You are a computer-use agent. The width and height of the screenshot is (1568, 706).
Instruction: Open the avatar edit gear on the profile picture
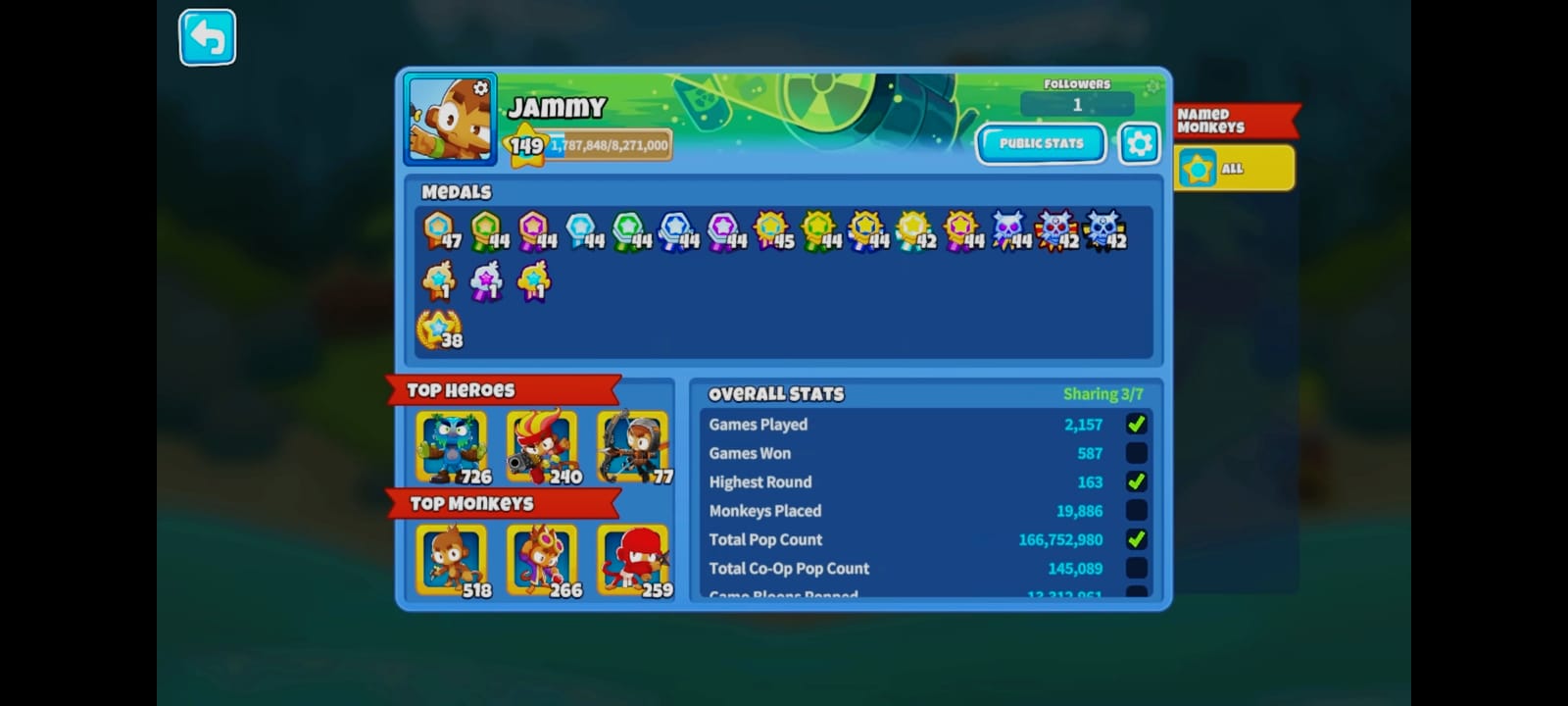click(479, 88)
